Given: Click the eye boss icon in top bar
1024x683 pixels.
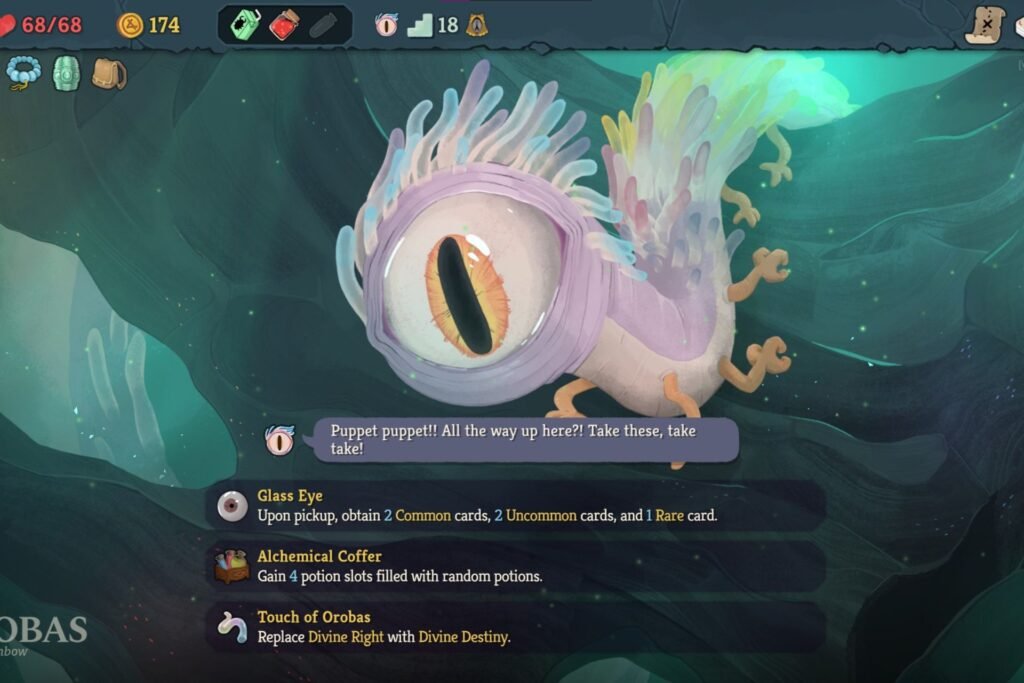Looking at the screenshot, I should tap(387, 25).
